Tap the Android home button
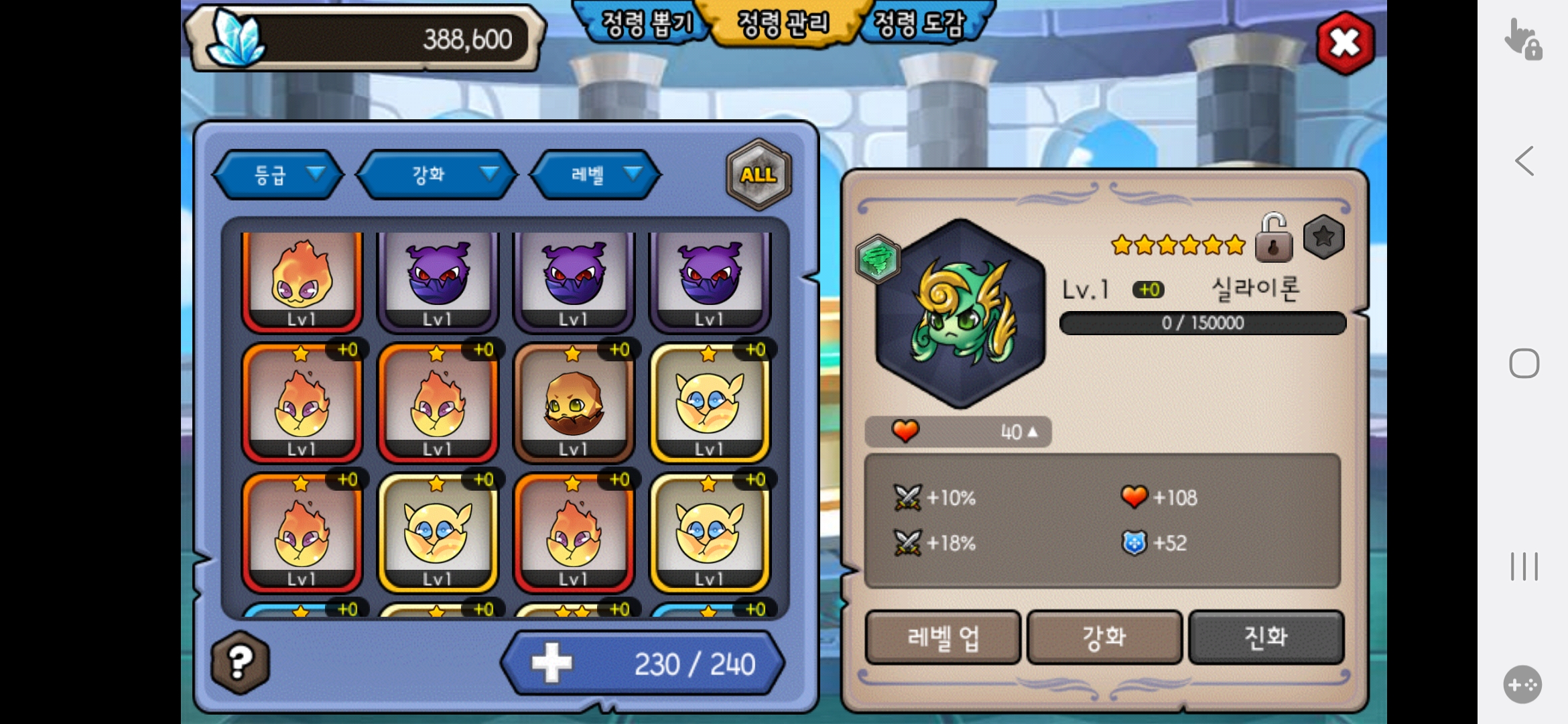Viewport: 1568px width, 724px height. pyautogui.click(x=1524, y=363)
